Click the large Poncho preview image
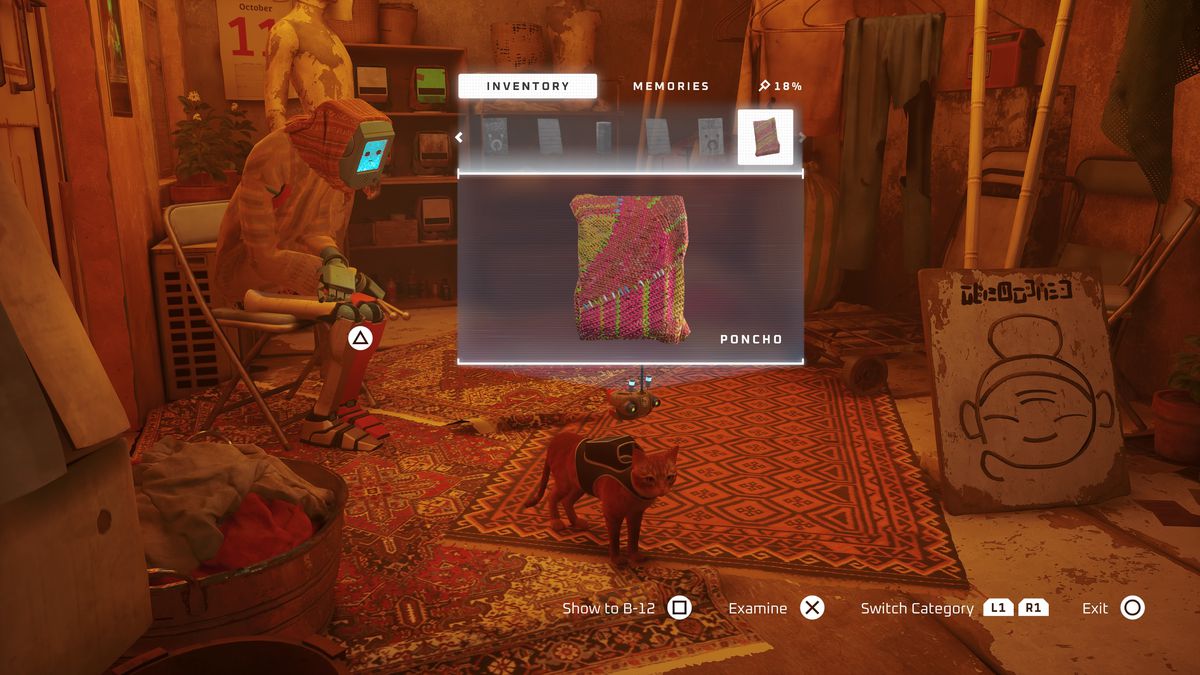 pos(631,268)
